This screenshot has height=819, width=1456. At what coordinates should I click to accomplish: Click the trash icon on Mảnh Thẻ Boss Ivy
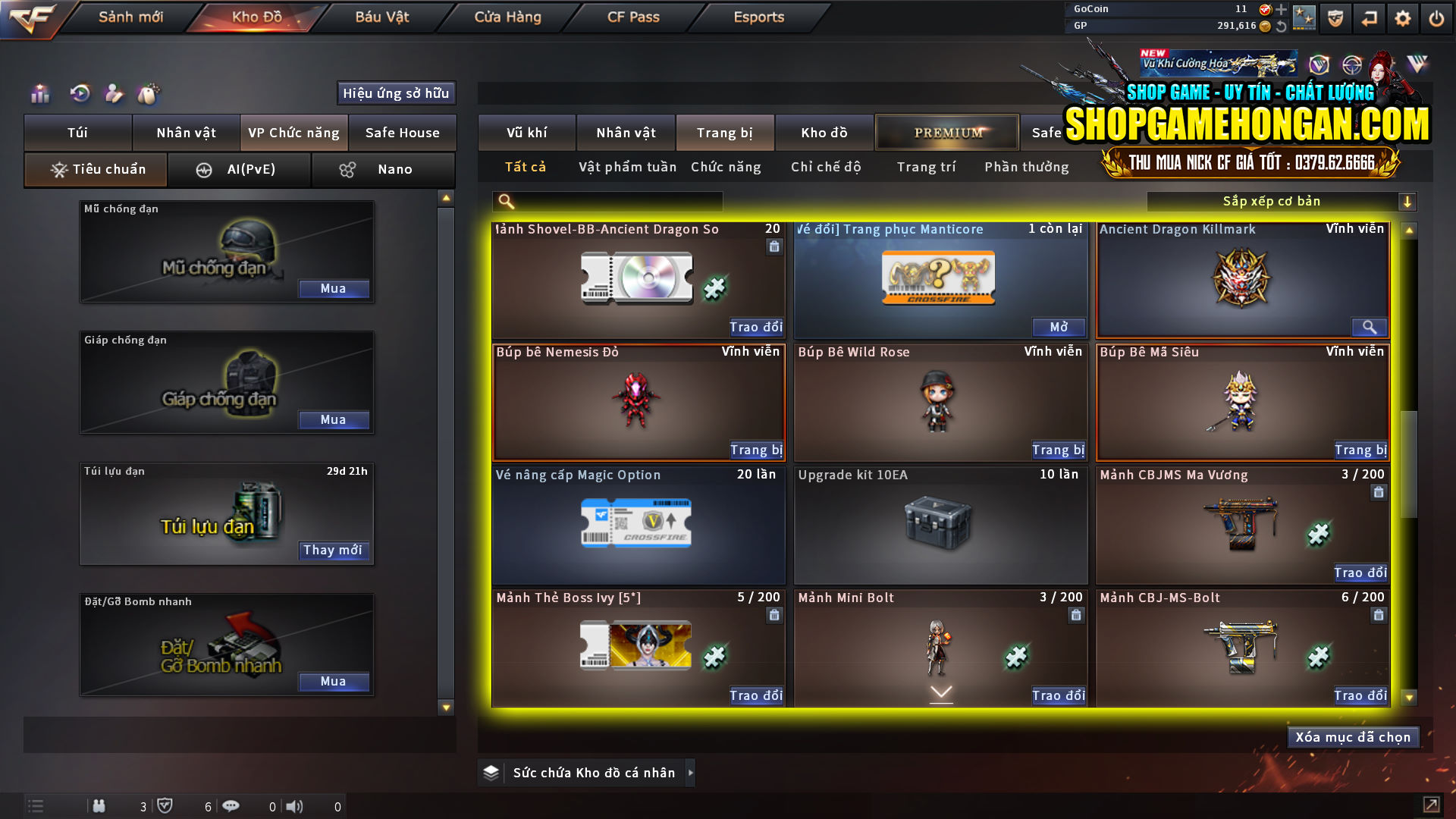[x=774, y=616]
